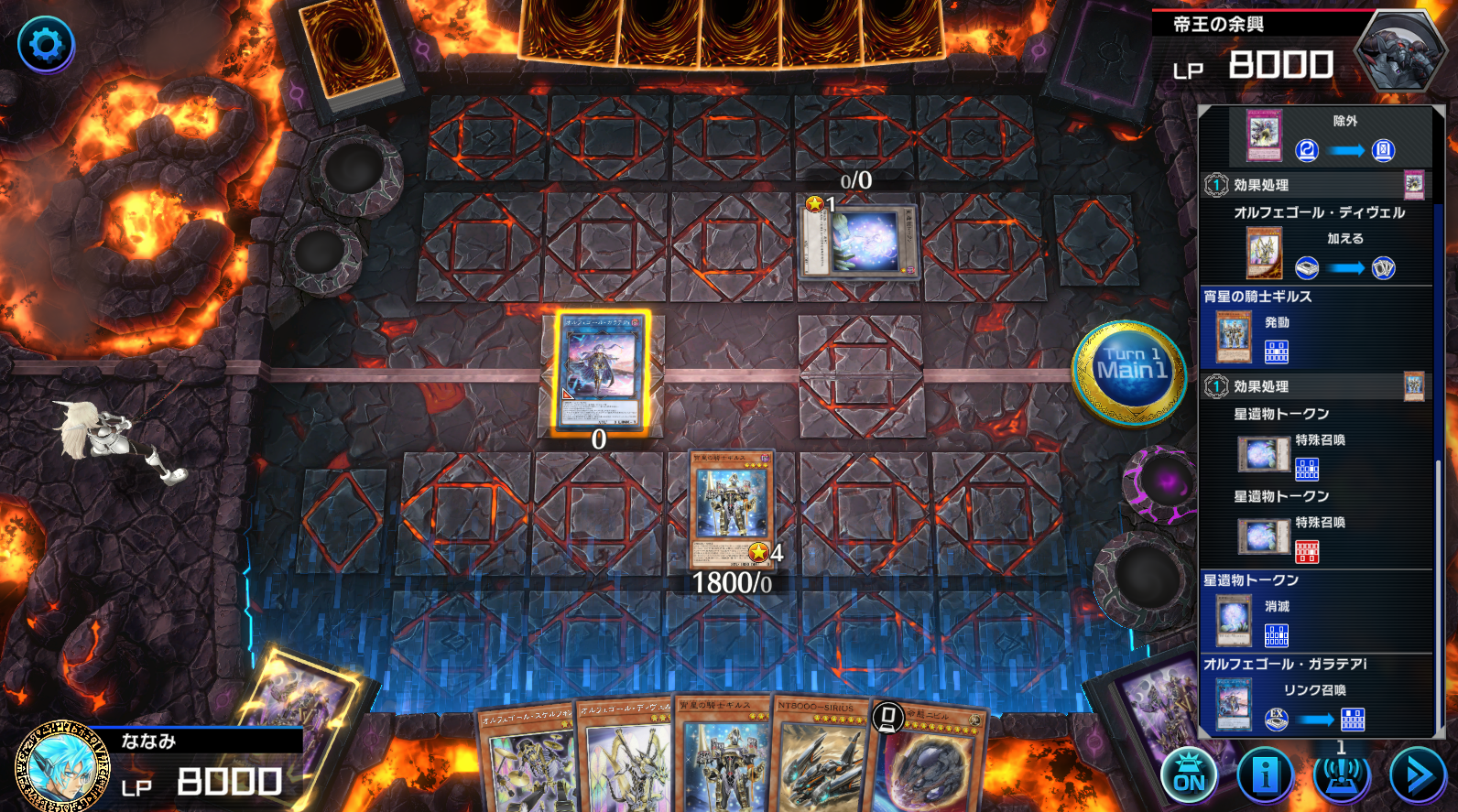Screen dimensions: 1458x812
Task: Advance with the double-arrow skip button
Action: coord(1417,775)
